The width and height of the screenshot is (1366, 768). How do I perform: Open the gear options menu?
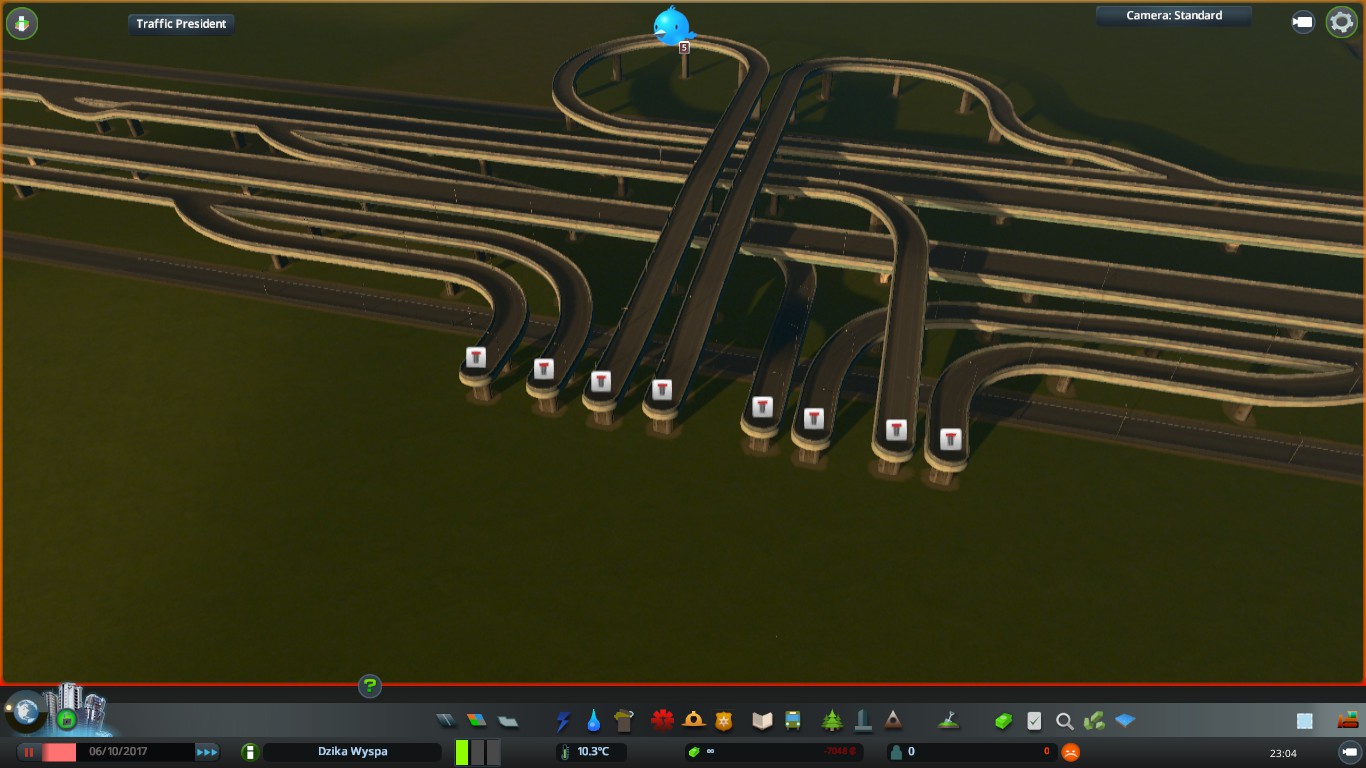tap(1341, 22)
